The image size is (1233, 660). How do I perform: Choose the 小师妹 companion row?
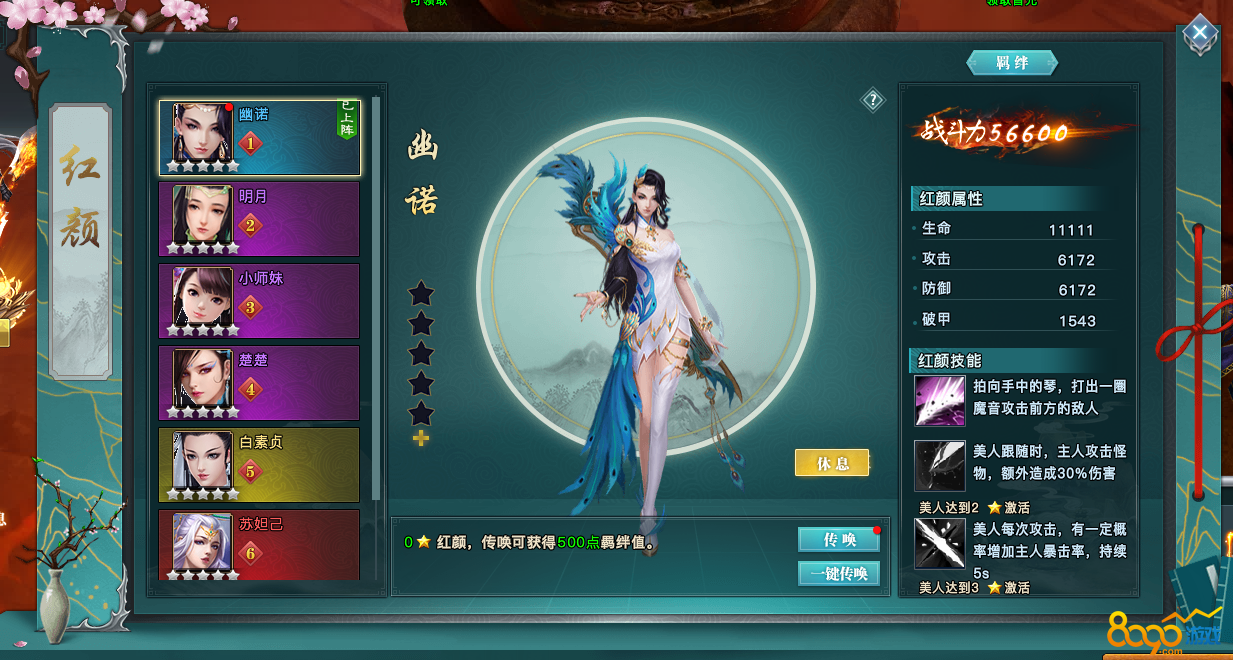(x=259, y=301)
